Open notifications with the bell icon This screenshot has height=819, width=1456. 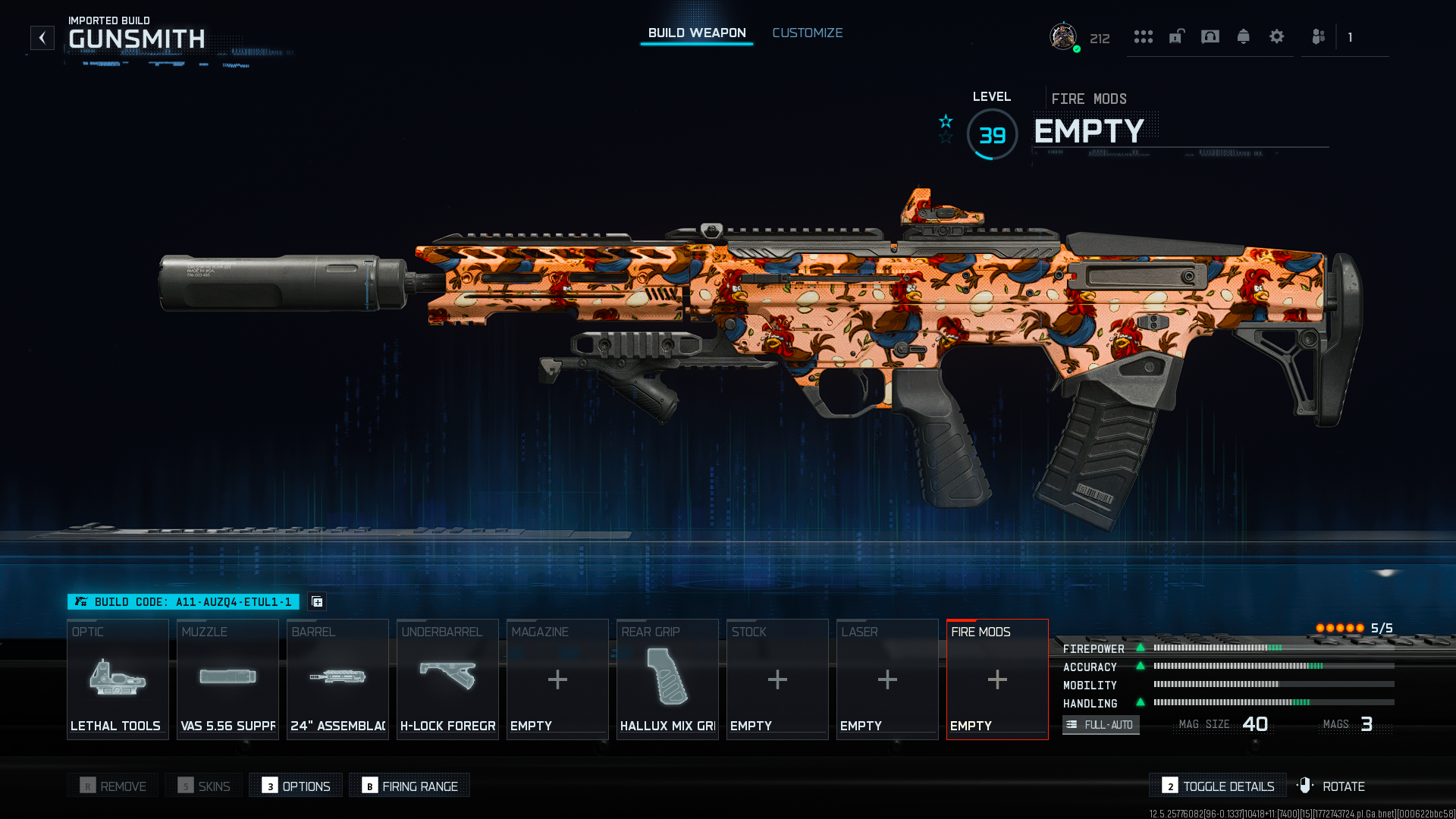1243,36
